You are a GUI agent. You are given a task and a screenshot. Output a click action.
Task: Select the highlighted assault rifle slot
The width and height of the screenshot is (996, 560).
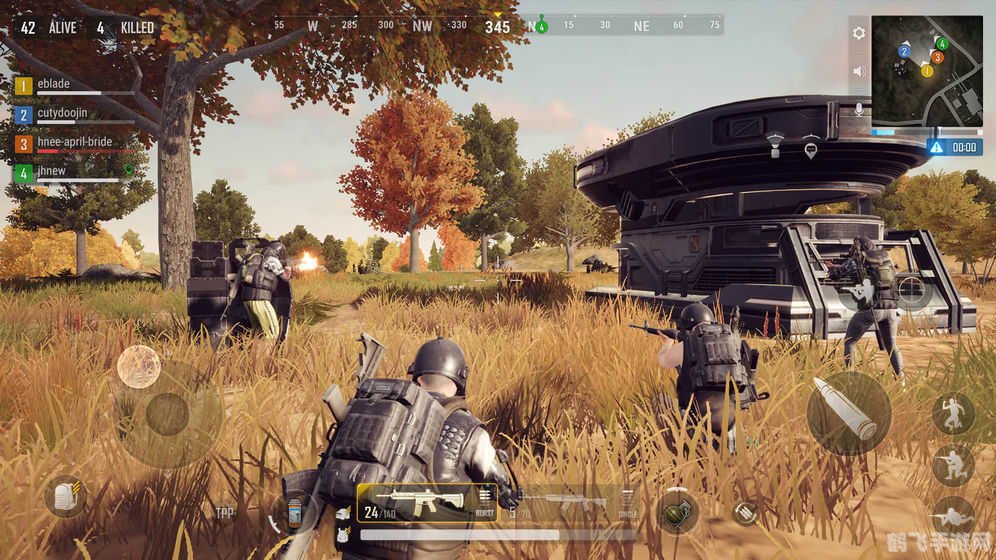pos(413,501)
